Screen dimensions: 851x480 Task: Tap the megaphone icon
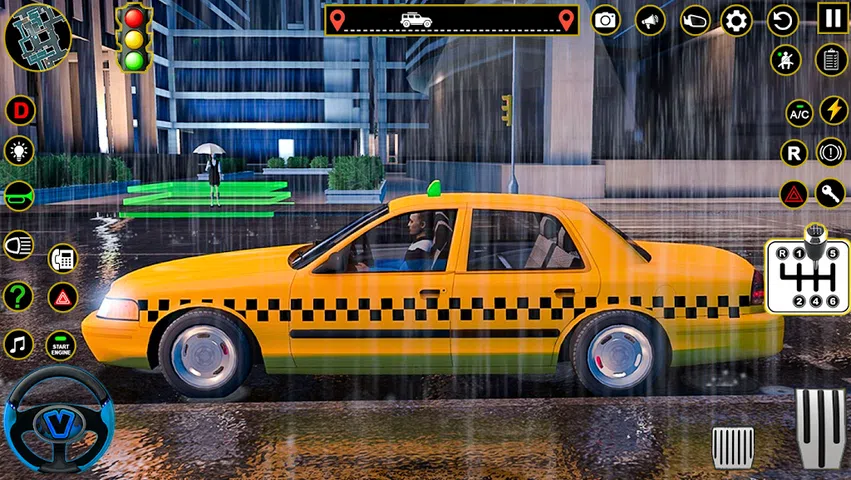[650, 20]
